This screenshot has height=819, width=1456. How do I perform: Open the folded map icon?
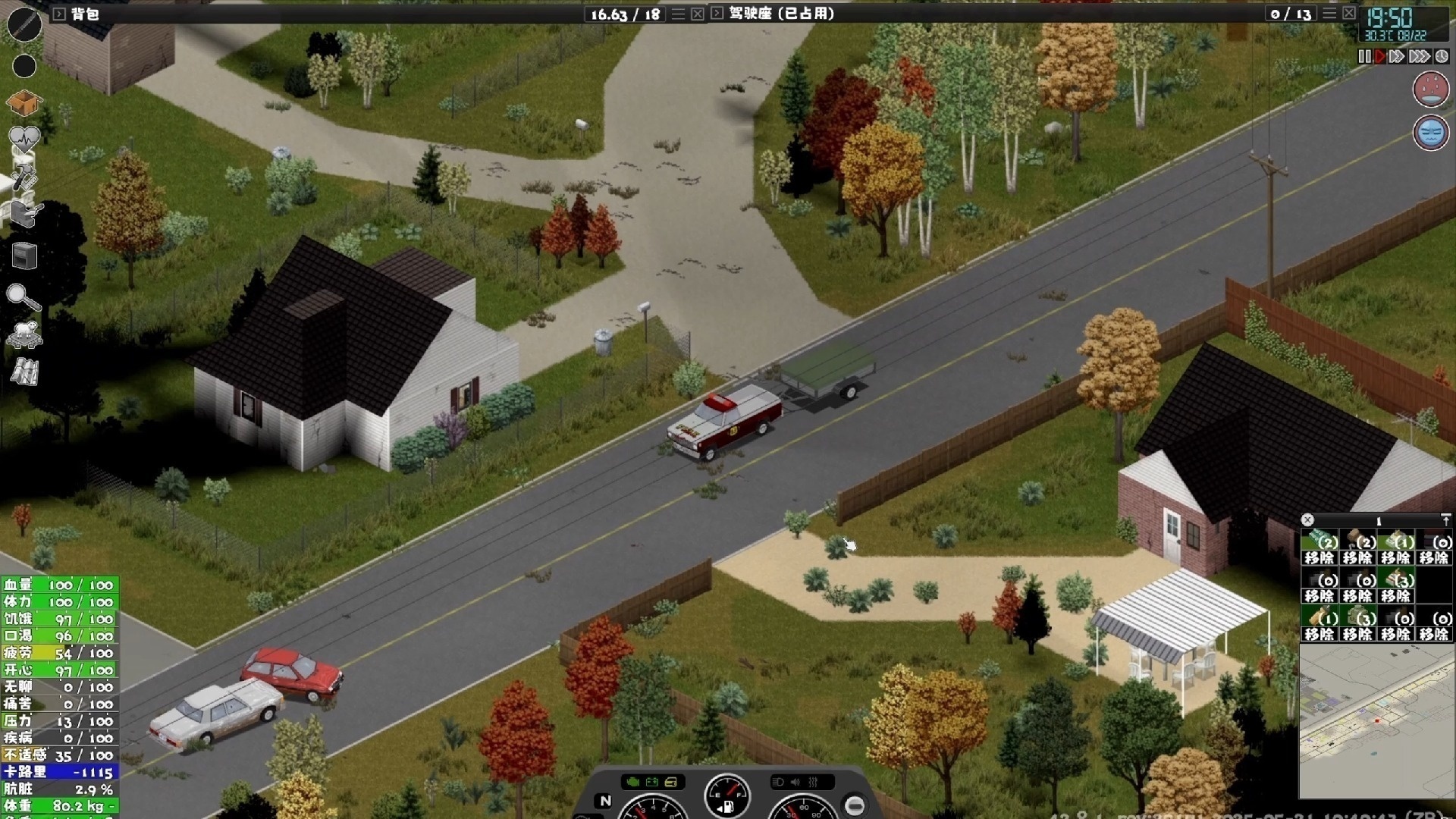click(24, 372)
